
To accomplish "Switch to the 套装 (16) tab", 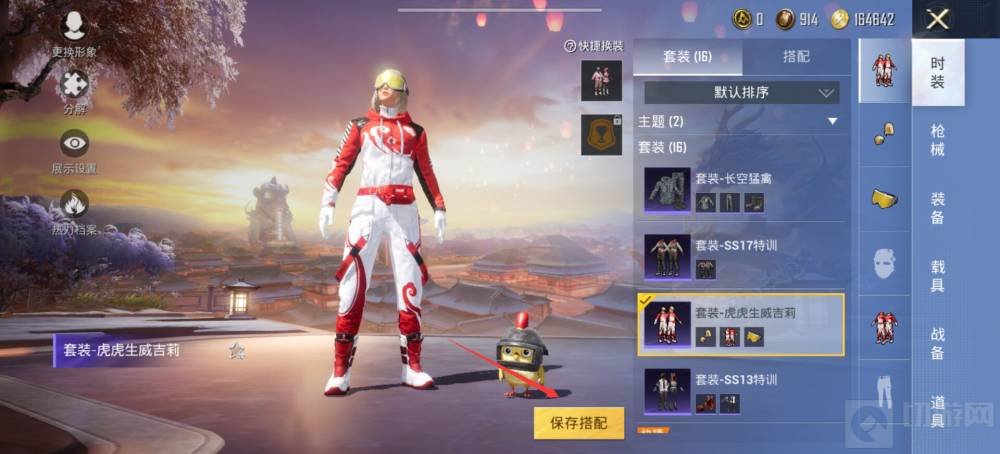I will tap(687, 57).
